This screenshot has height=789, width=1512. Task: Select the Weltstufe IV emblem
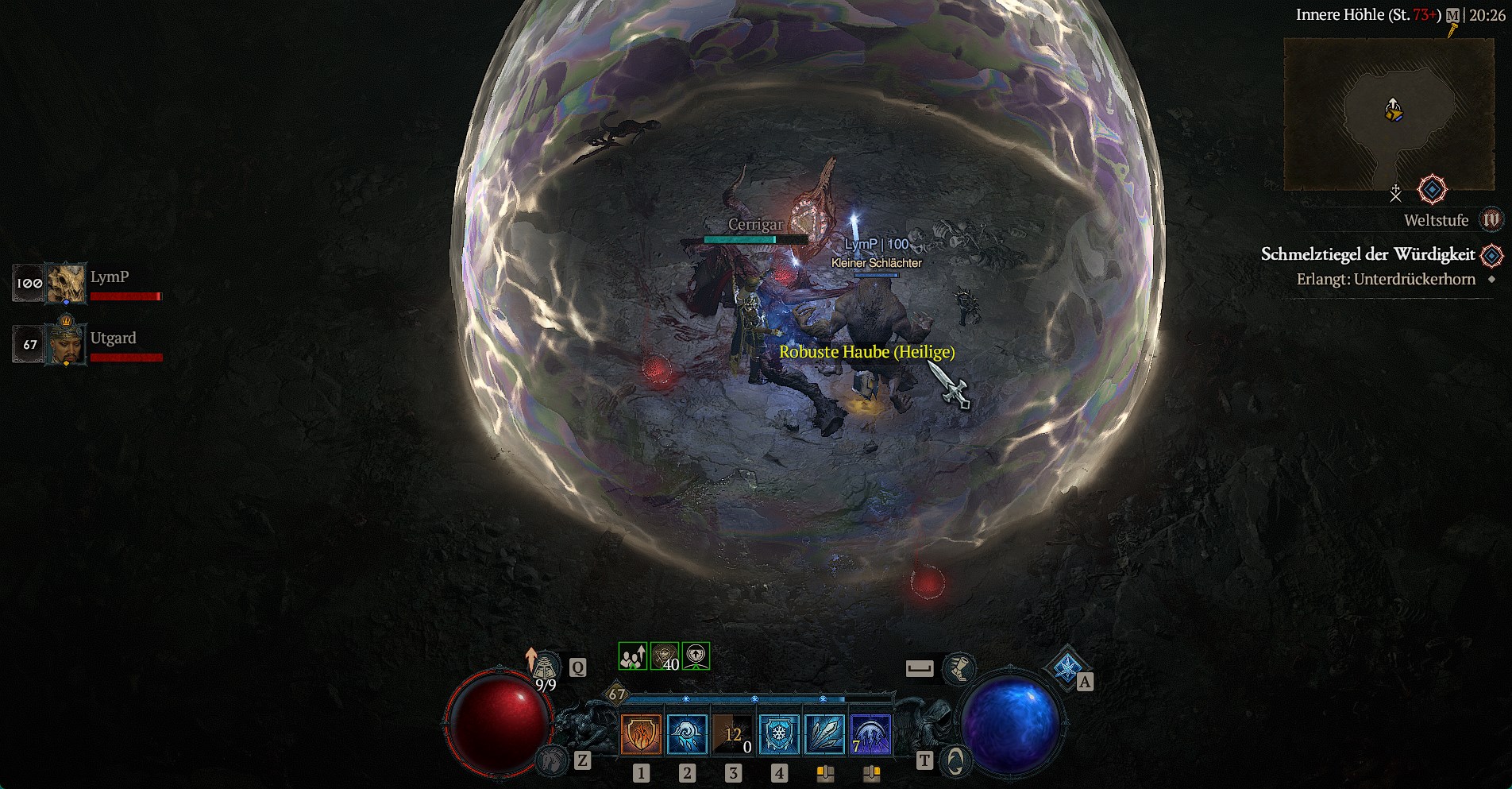pos(1491,220)
